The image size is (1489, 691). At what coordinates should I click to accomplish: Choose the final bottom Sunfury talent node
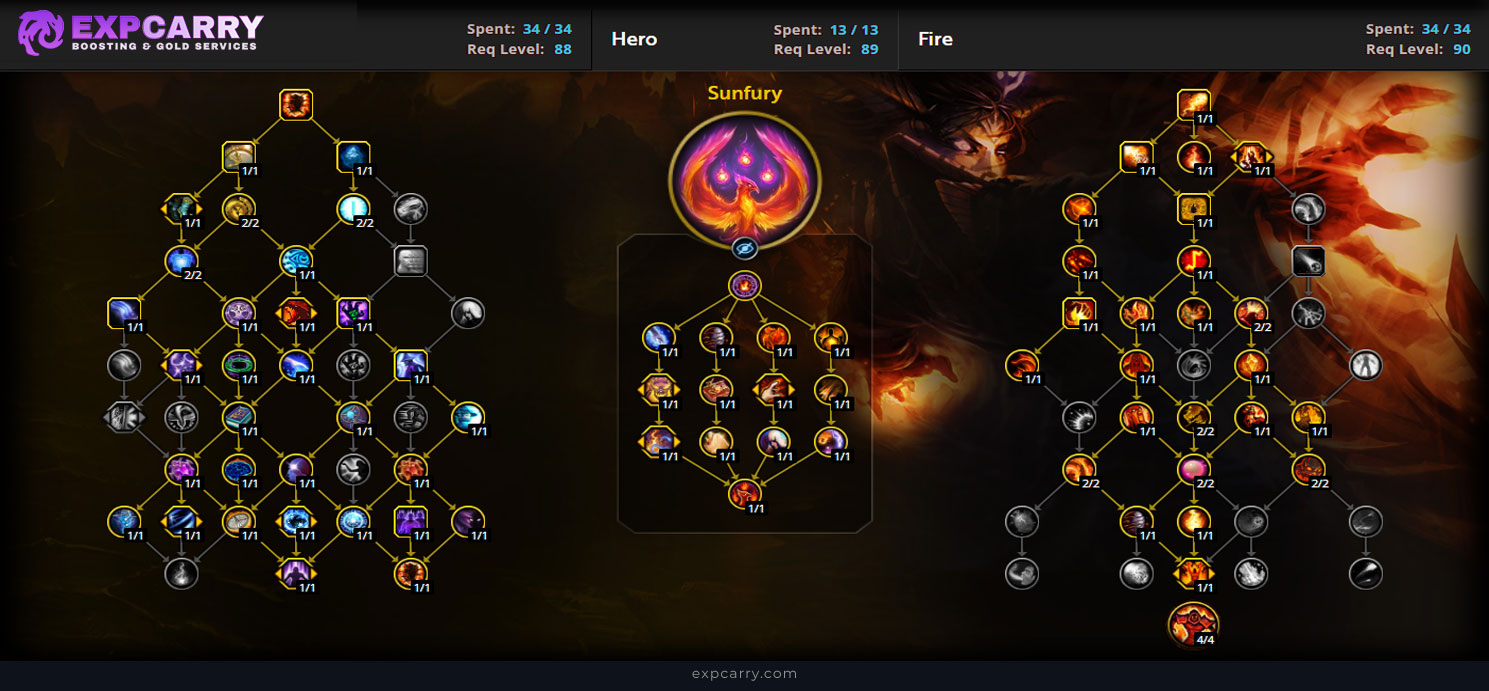(744, 493)
